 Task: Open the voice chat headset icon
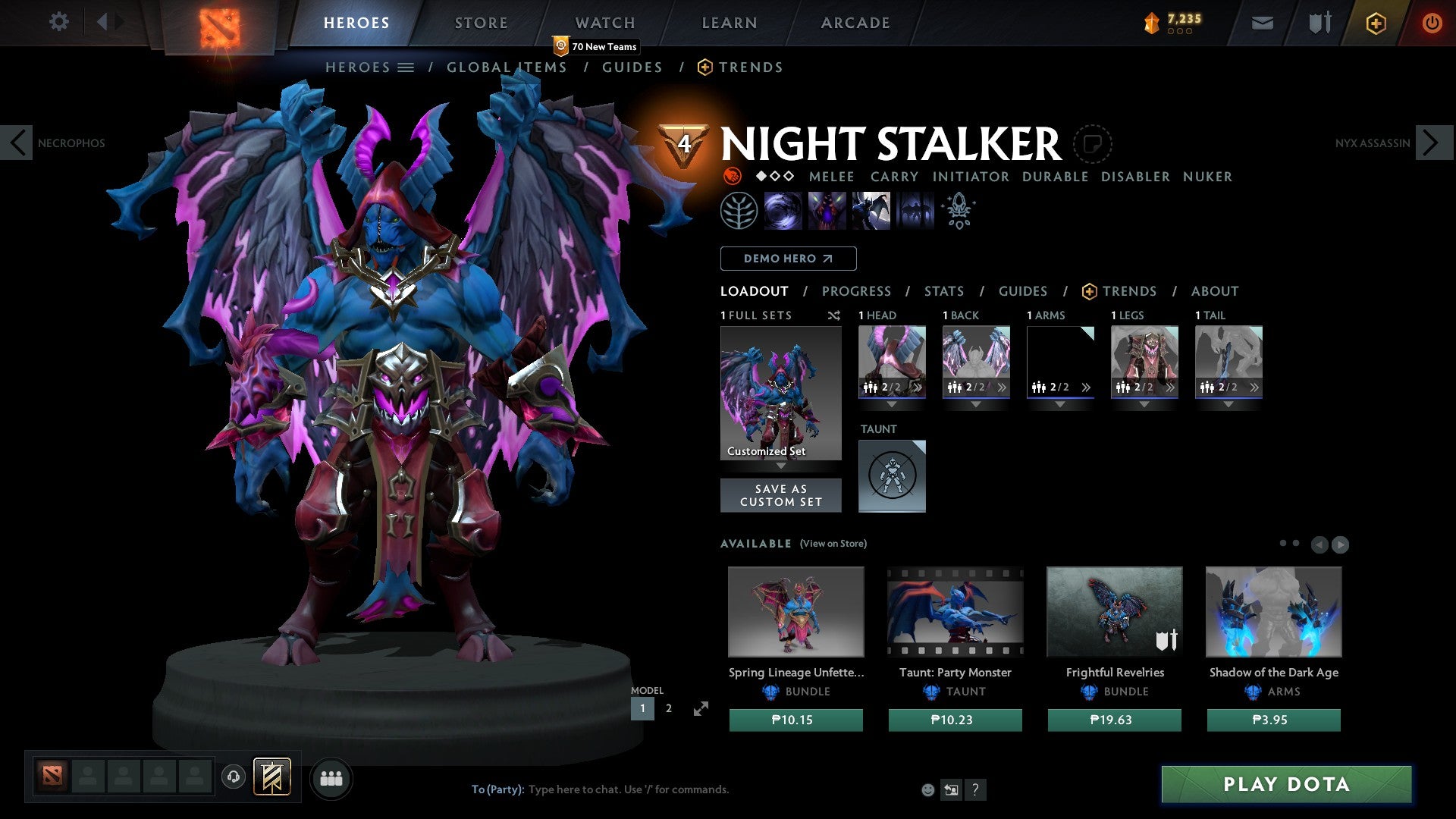point(233,777)
